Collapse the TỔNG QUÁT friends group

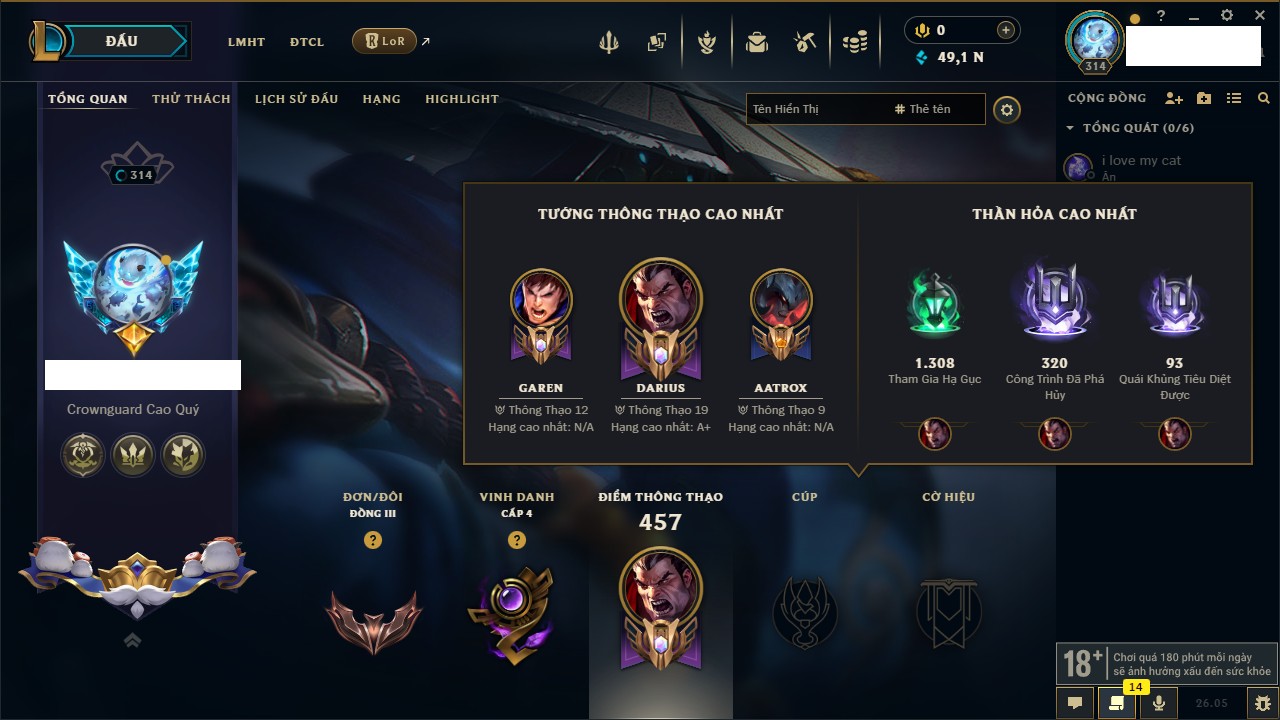coord(1070,128)
